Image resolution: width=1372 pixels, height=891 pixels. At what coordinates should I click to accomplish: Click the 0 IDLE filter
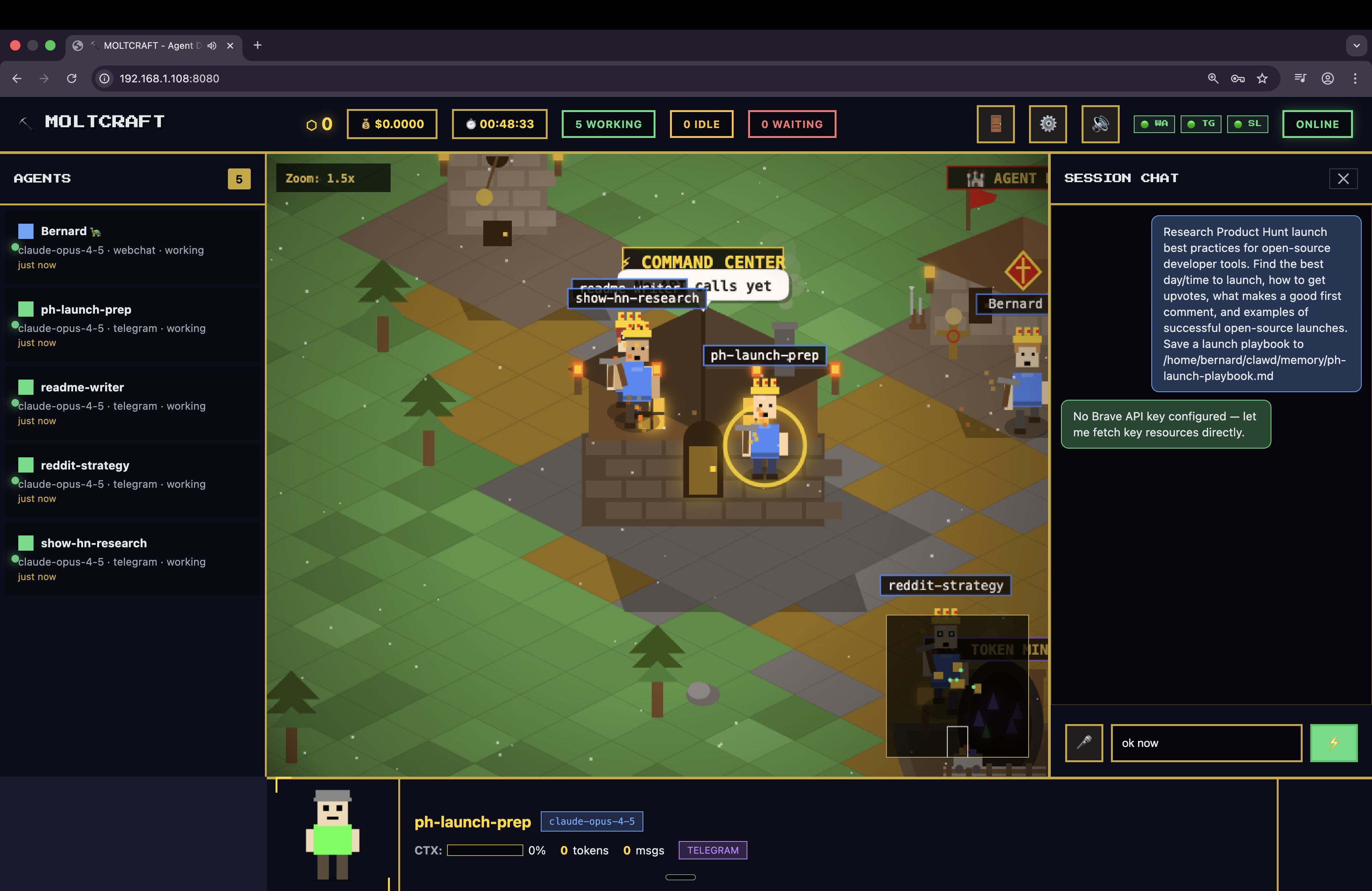(701, 124)
